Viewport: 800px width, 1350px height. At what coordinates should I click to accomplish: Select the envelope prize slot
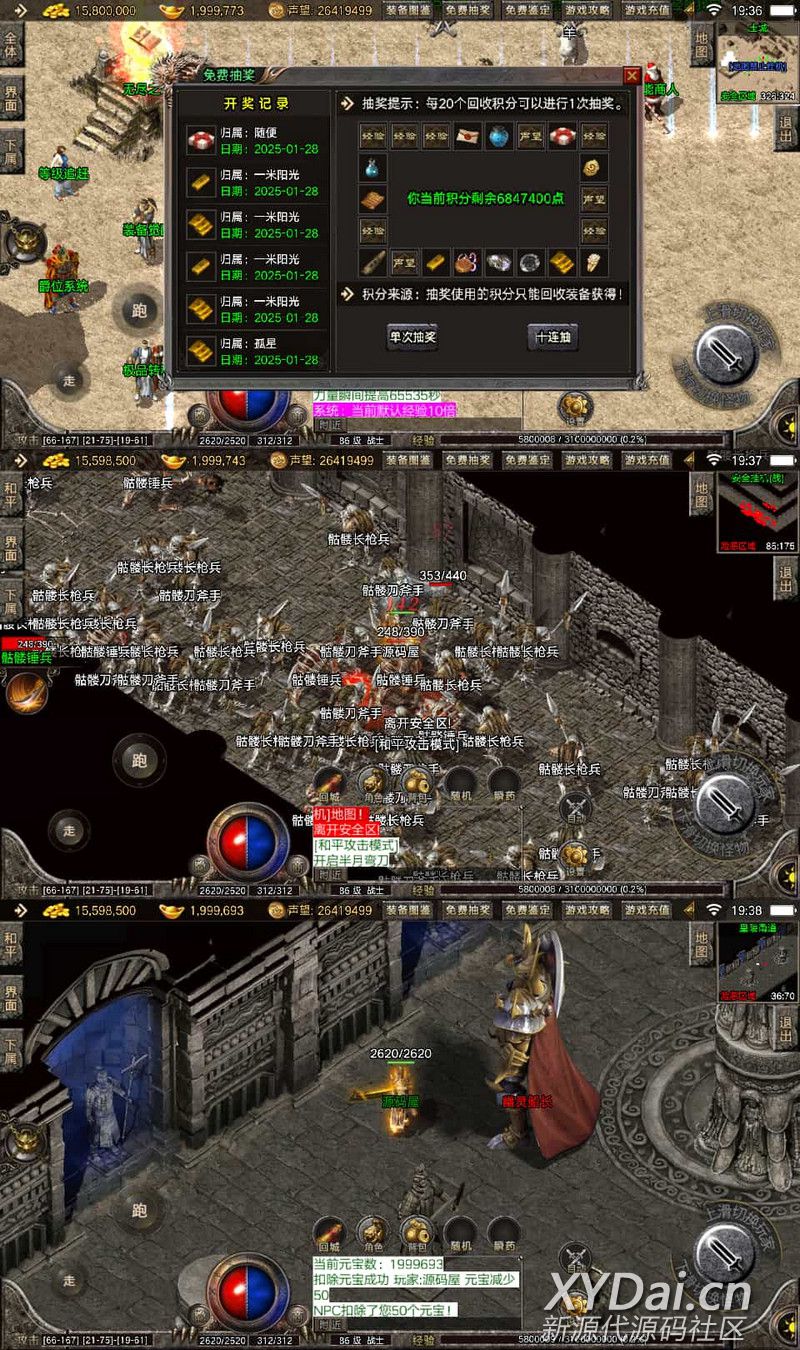(x=468, y=136)
